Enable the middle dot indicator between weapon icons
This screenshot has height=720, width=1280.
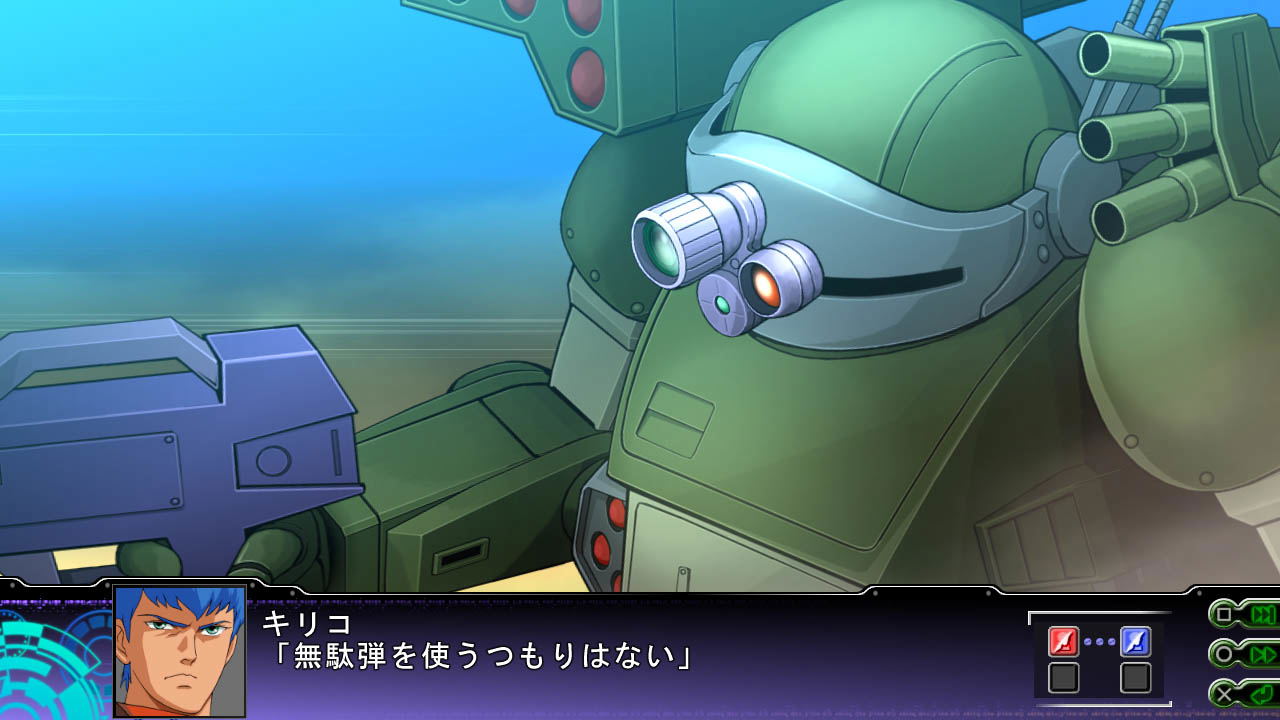[x=1099, y=641]
